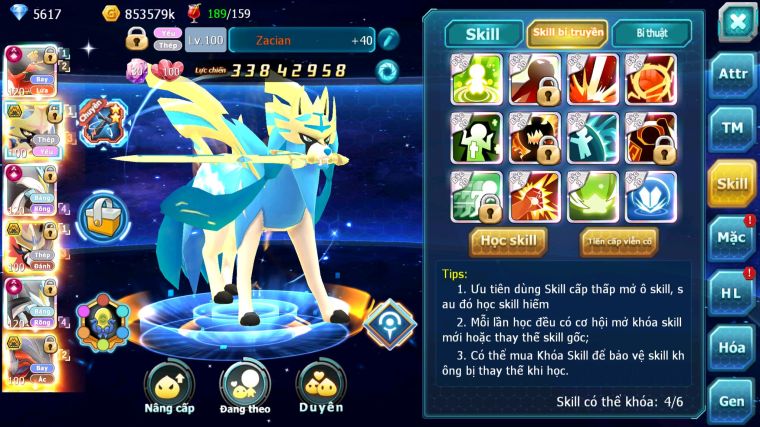Screen dimensions: 760x427
Task: Open the Gen side tab
Action: 732,401
